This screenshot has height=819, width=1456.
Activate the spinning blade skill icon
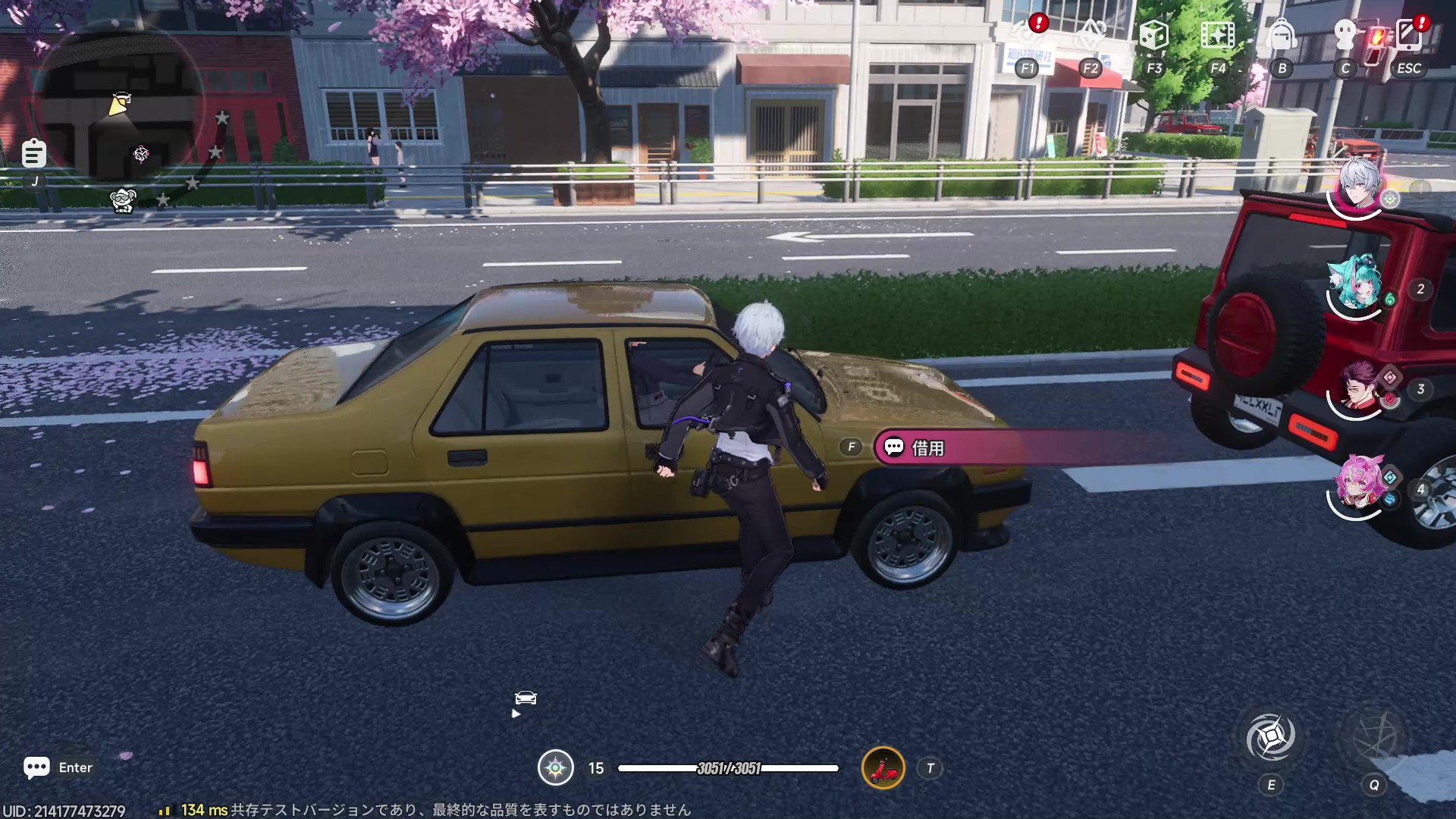click(1271, 736)
